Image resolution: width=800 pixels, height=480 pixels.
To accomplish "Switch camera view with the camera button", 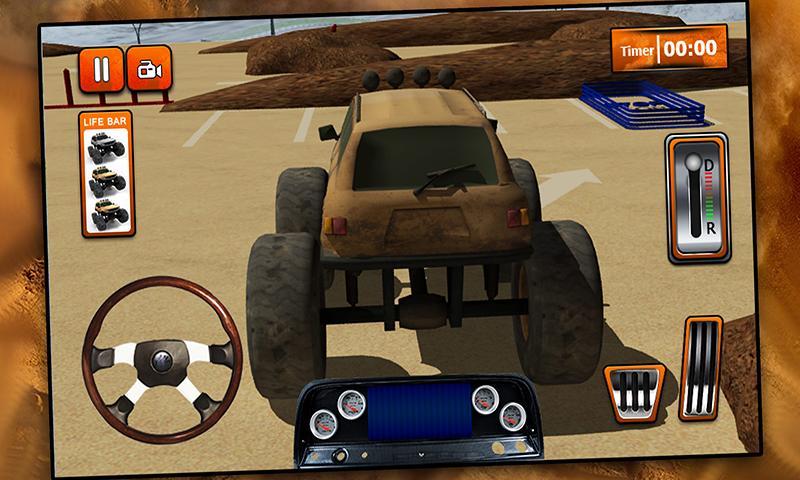I will point(149,69).
